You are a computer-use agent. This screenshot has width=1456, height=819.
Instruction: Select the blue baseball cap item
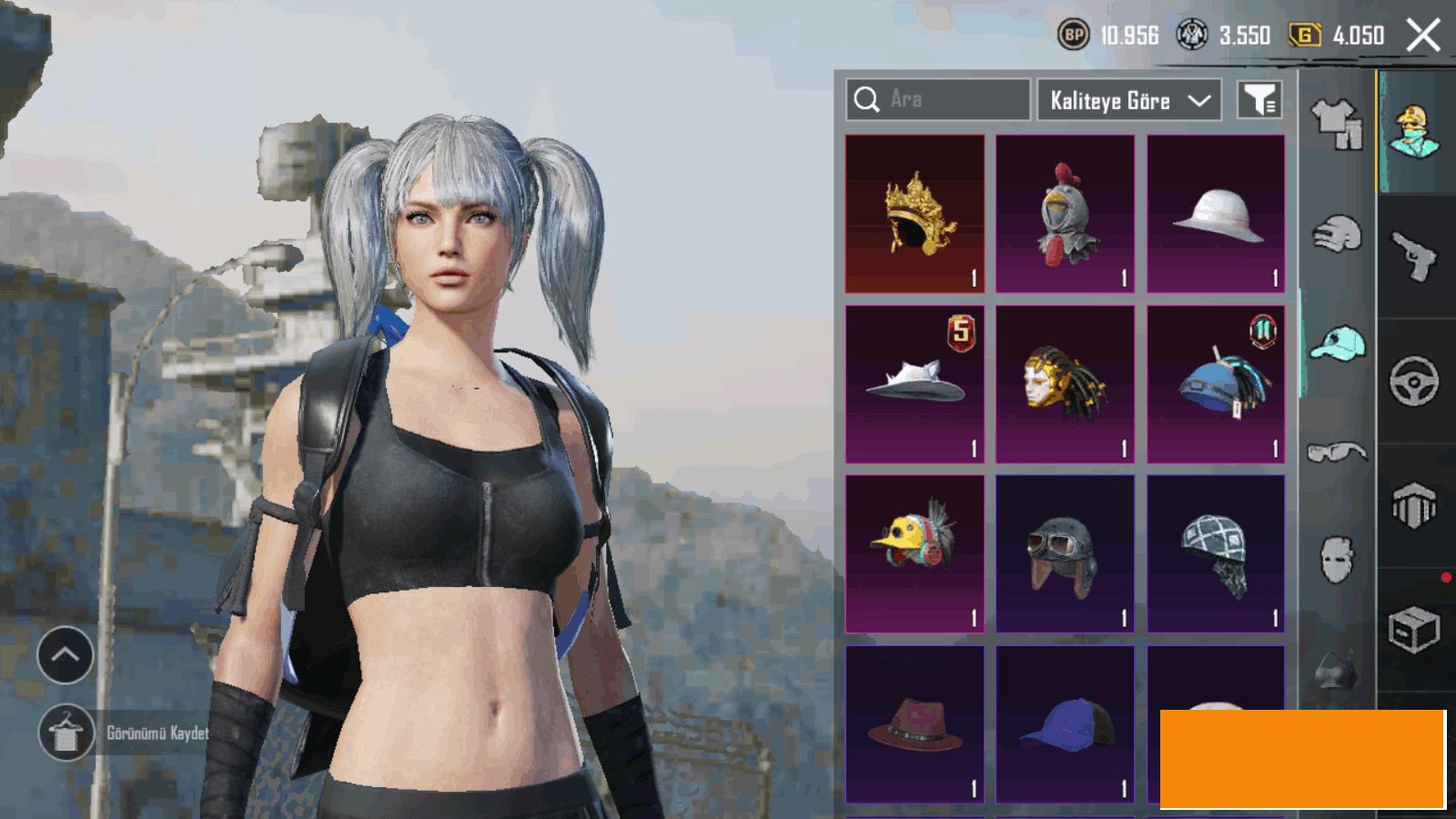(1065, 724)
